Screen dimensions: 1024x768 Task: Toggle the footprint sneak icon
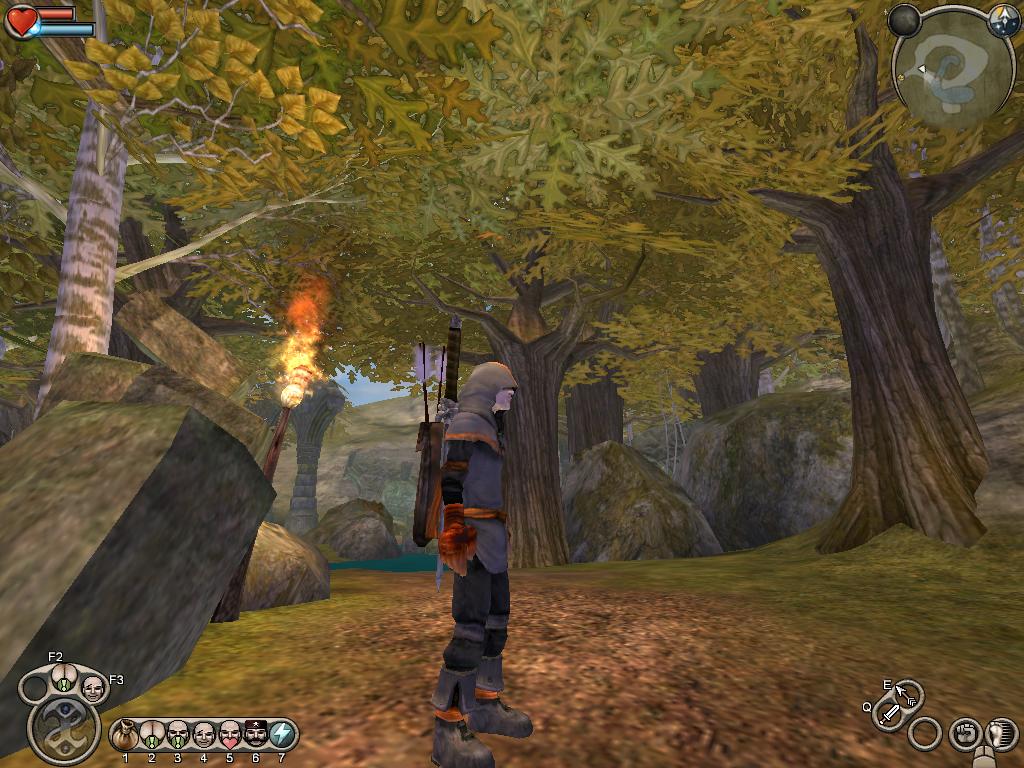pos(1001,734)
